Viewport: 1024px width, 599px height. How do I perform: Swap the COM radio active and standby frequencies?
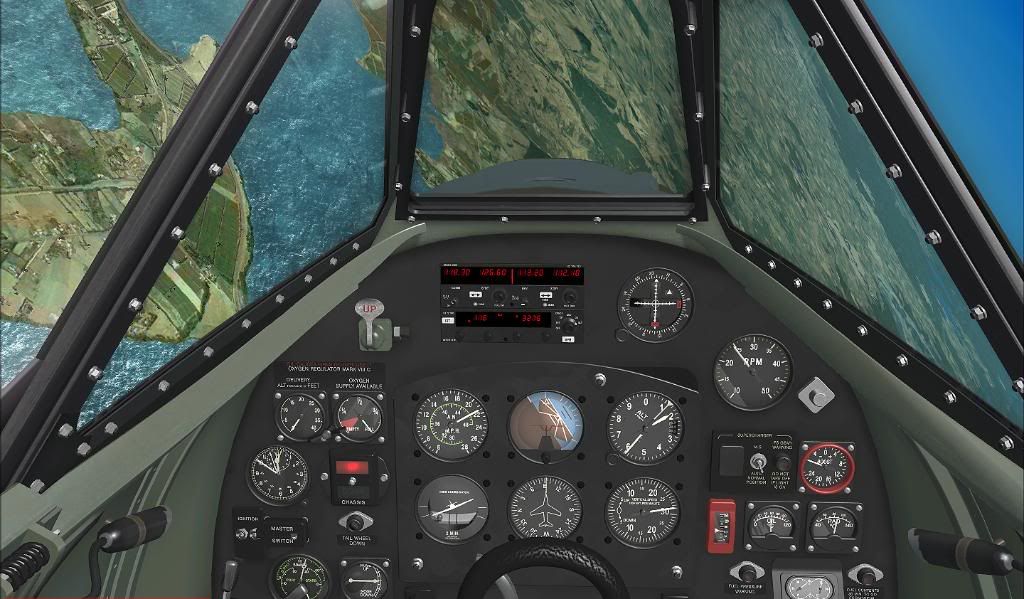(x=475, y=296)
